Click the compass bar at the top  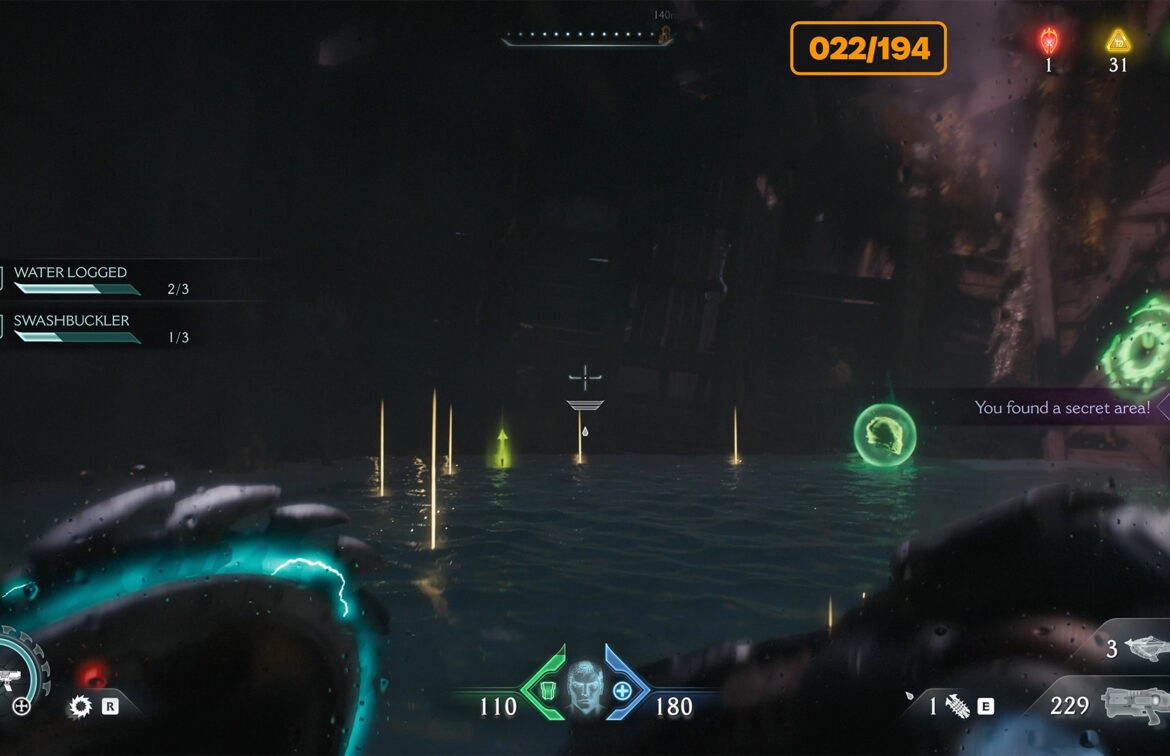[x=587, y=38]
